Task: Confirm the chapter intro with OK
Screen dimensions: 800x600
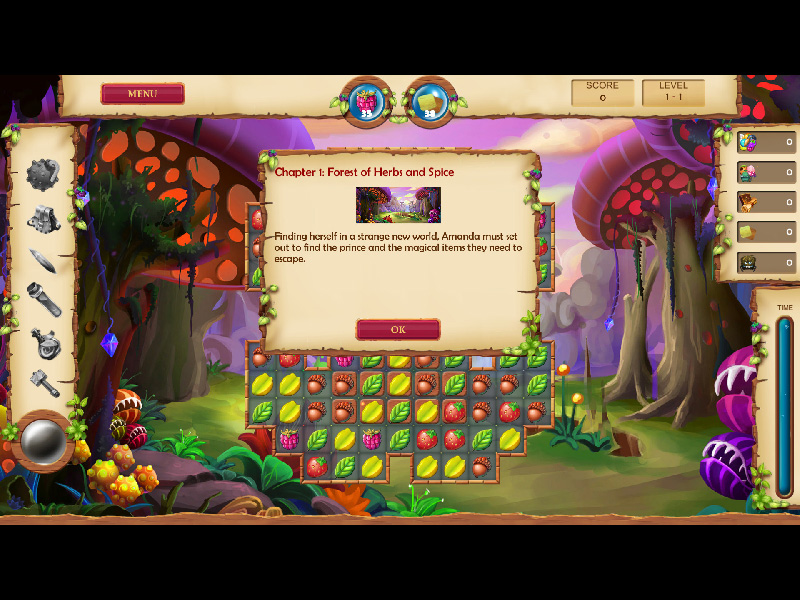Action: (x=398, y=329)
